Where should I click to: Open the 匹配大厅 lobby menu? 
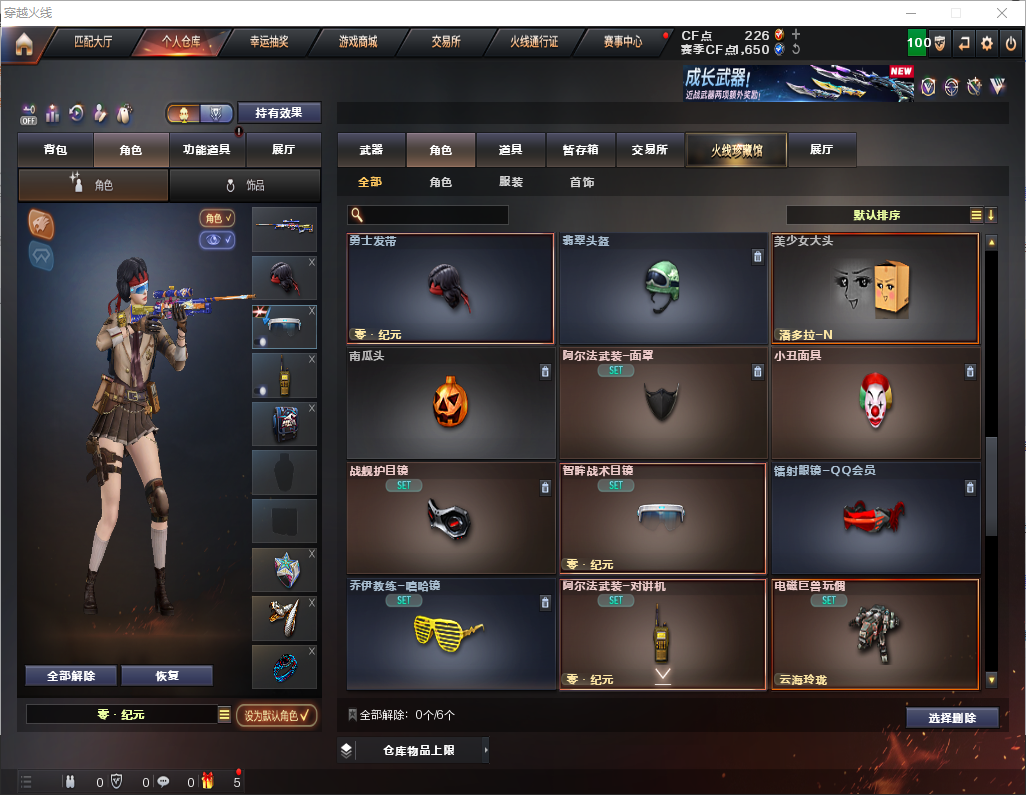tap(95, 42)
